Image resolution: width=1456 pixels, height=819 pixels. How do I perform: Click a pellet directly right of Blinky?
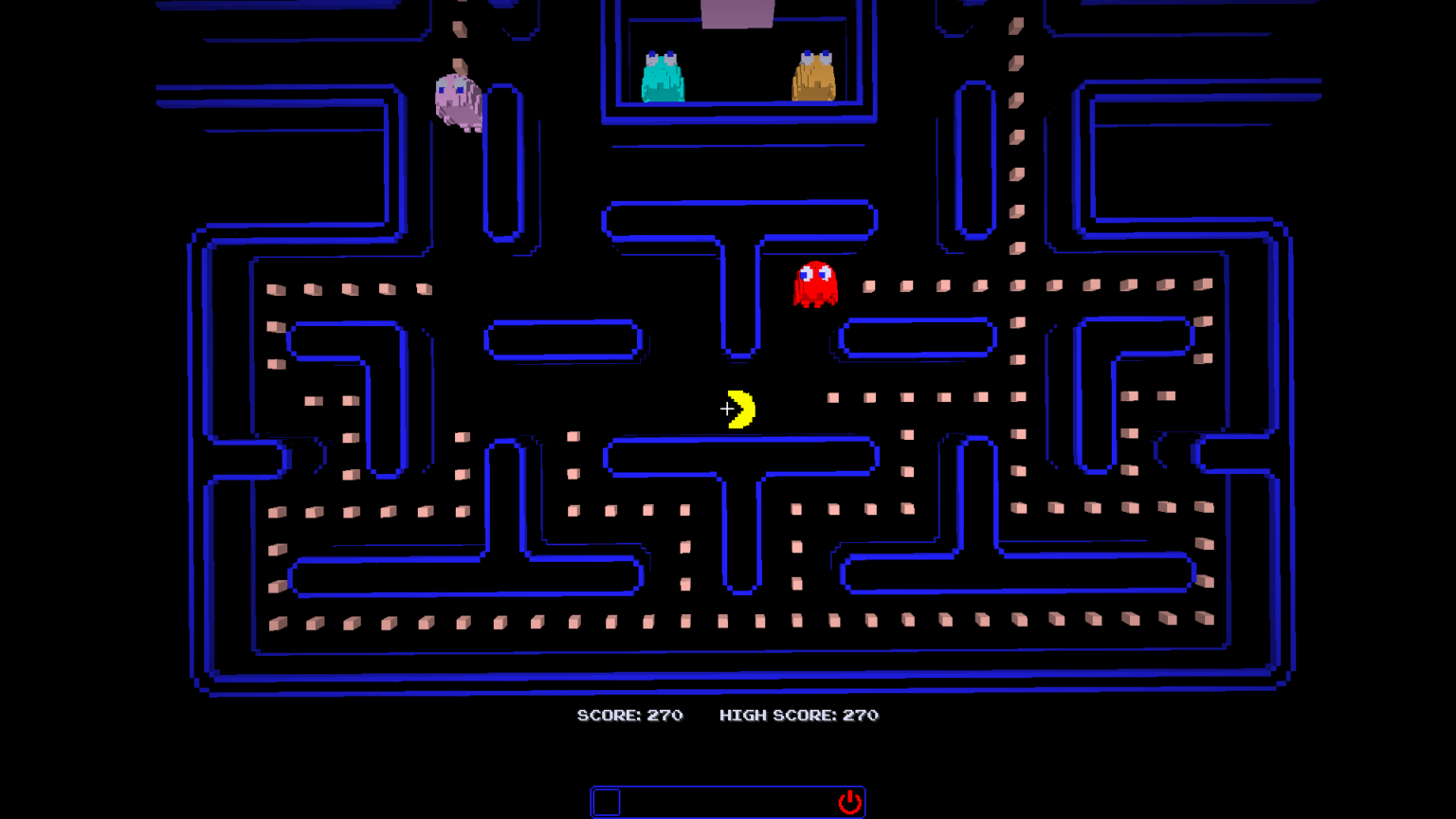tap(868, 285)
